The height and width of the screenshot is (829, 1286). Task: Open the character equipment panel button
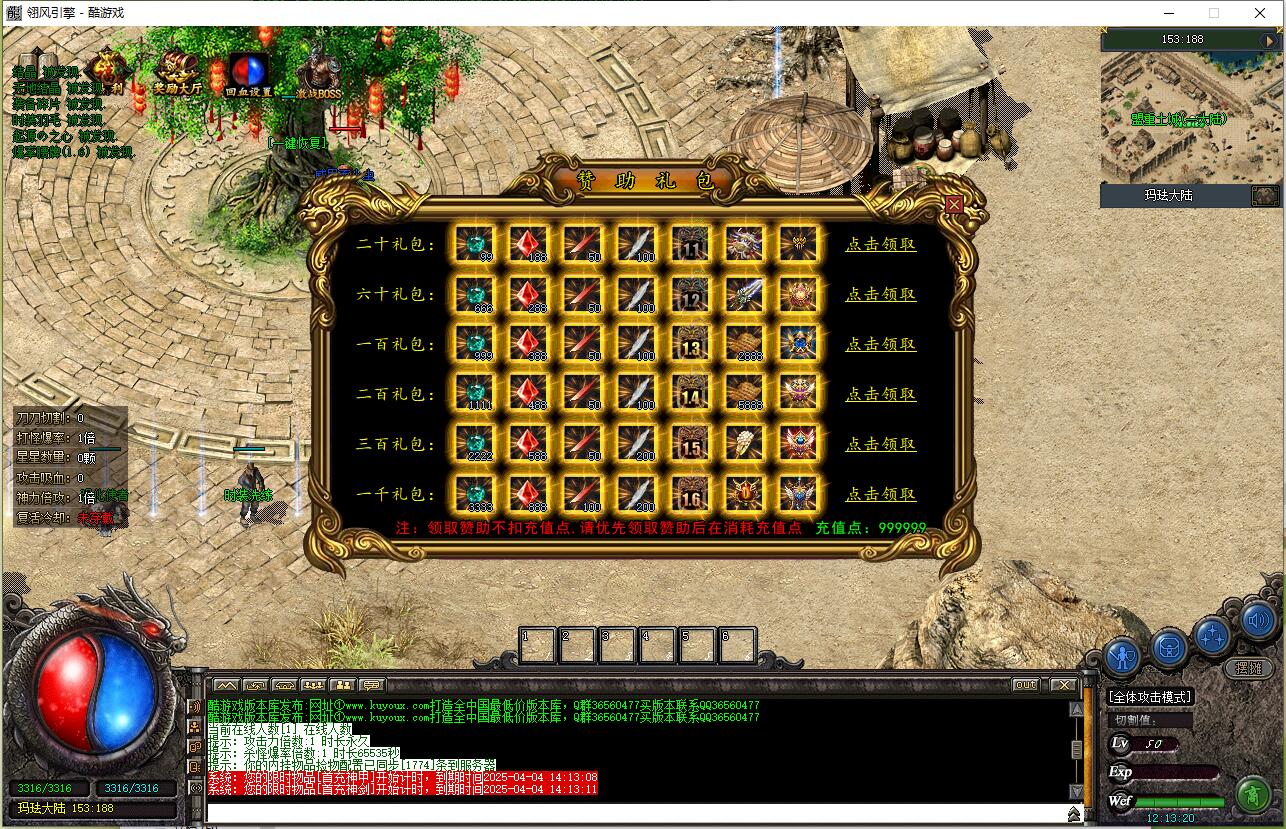pos(1124,657)
